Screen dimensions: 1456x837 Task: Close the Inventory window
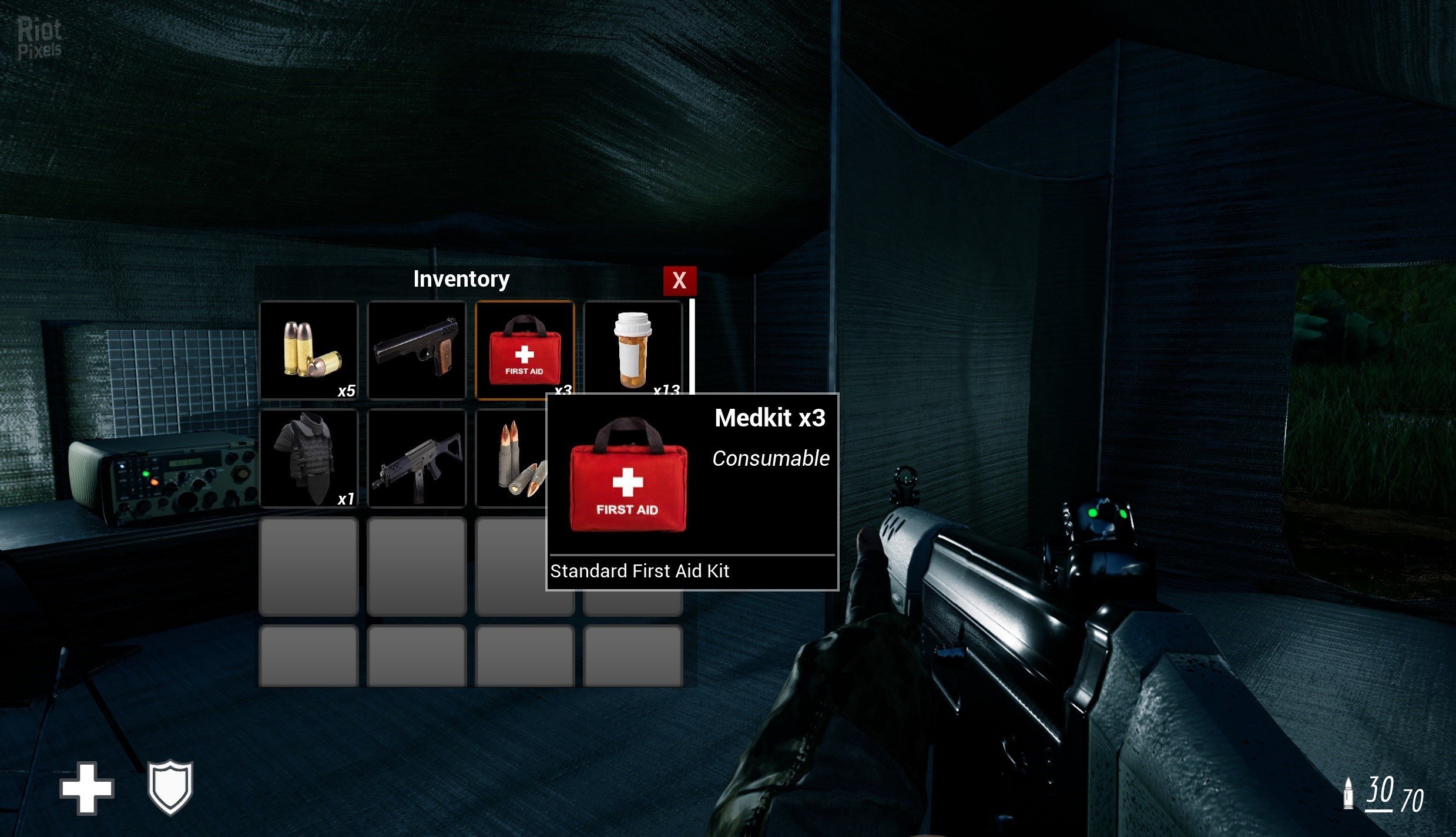(x=679, y=281)
